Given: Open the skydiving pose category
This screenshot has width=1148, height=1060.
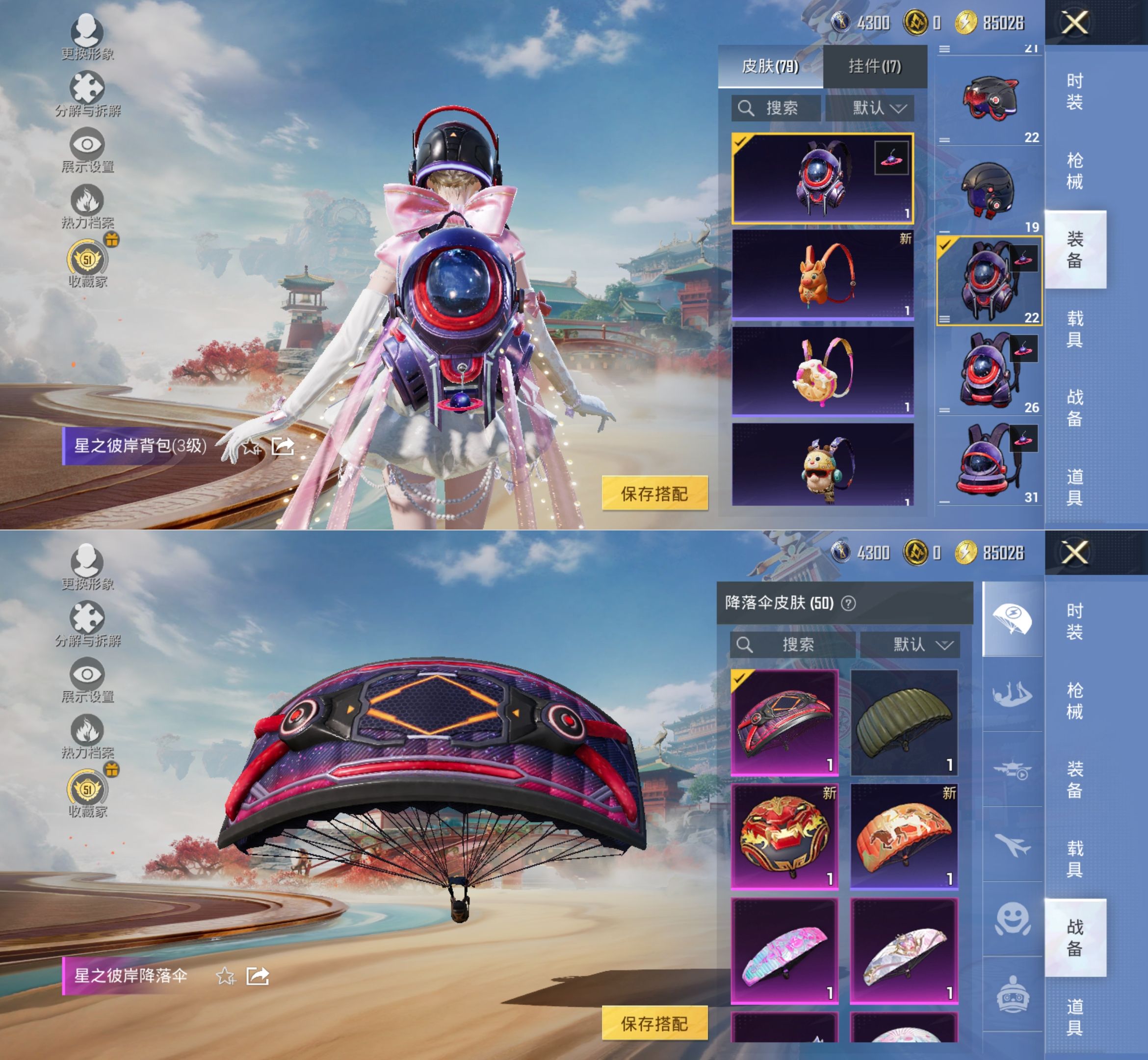Looking at the screenshot, I should coord(1012,694).
